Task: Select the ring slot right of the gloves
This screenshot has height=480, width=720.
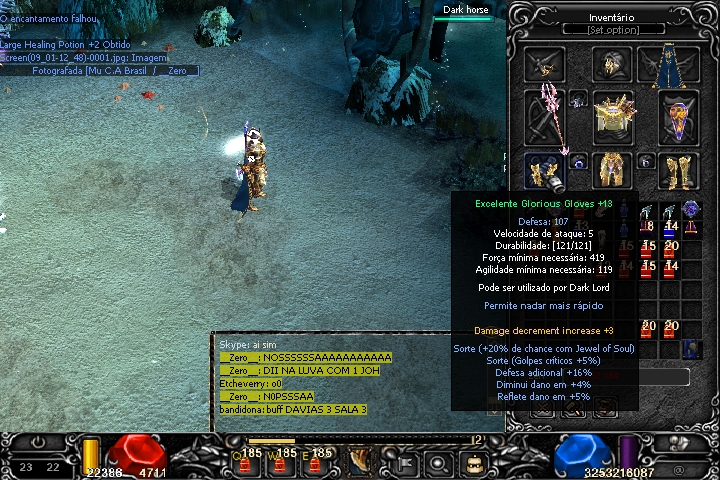Action: pos(580,161)
